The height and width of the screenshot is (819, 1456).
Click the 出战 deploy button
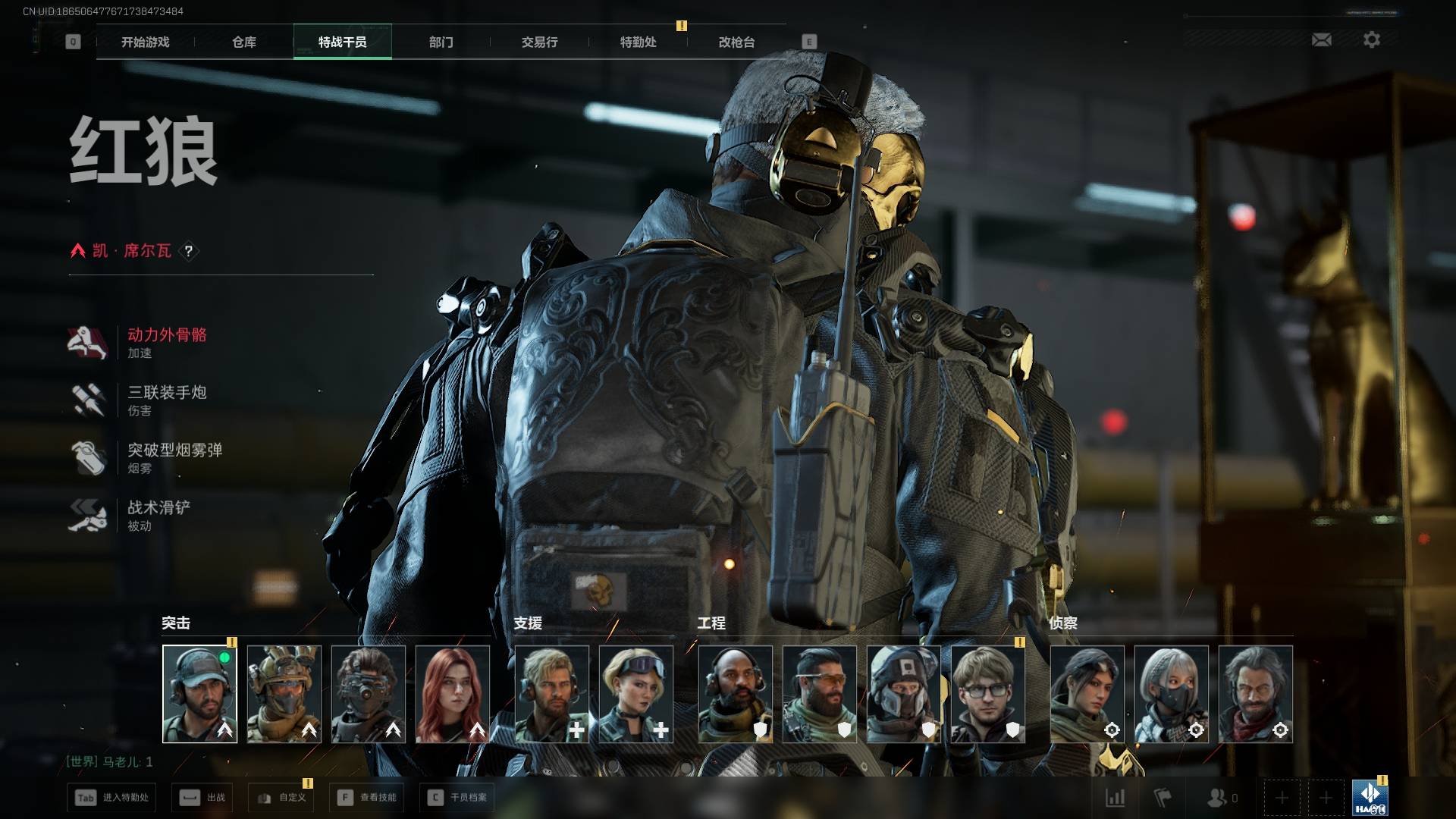pos(202,798)
